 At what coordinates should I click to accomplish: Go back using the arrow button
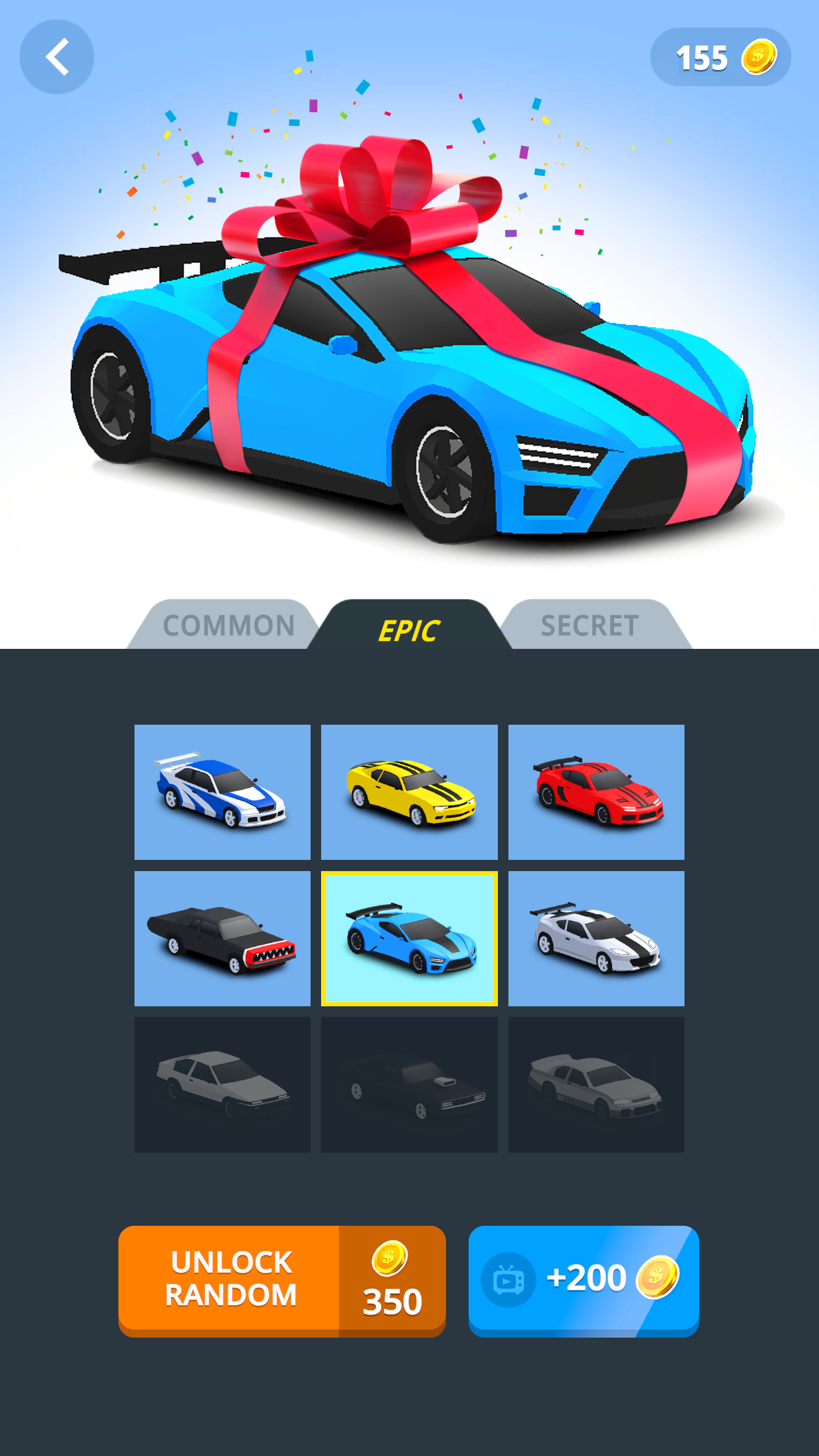pos(57,57)
